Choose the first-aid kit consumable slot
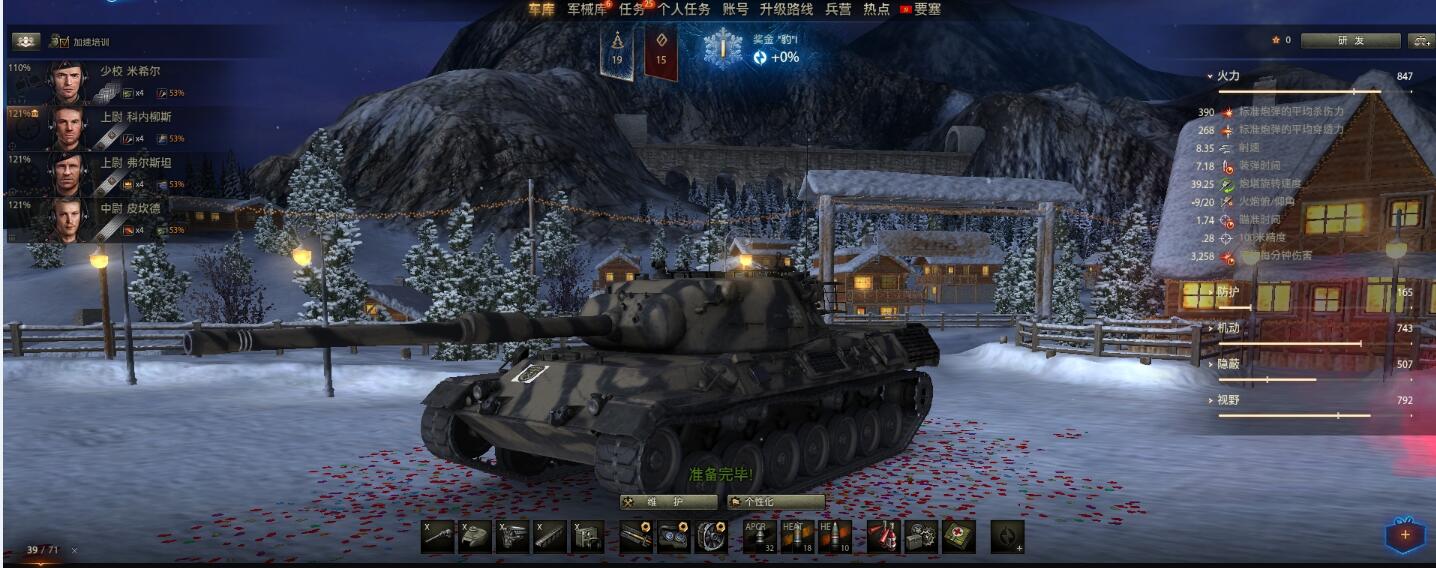Screen dimensions: 1436x568 coord(958,537)
